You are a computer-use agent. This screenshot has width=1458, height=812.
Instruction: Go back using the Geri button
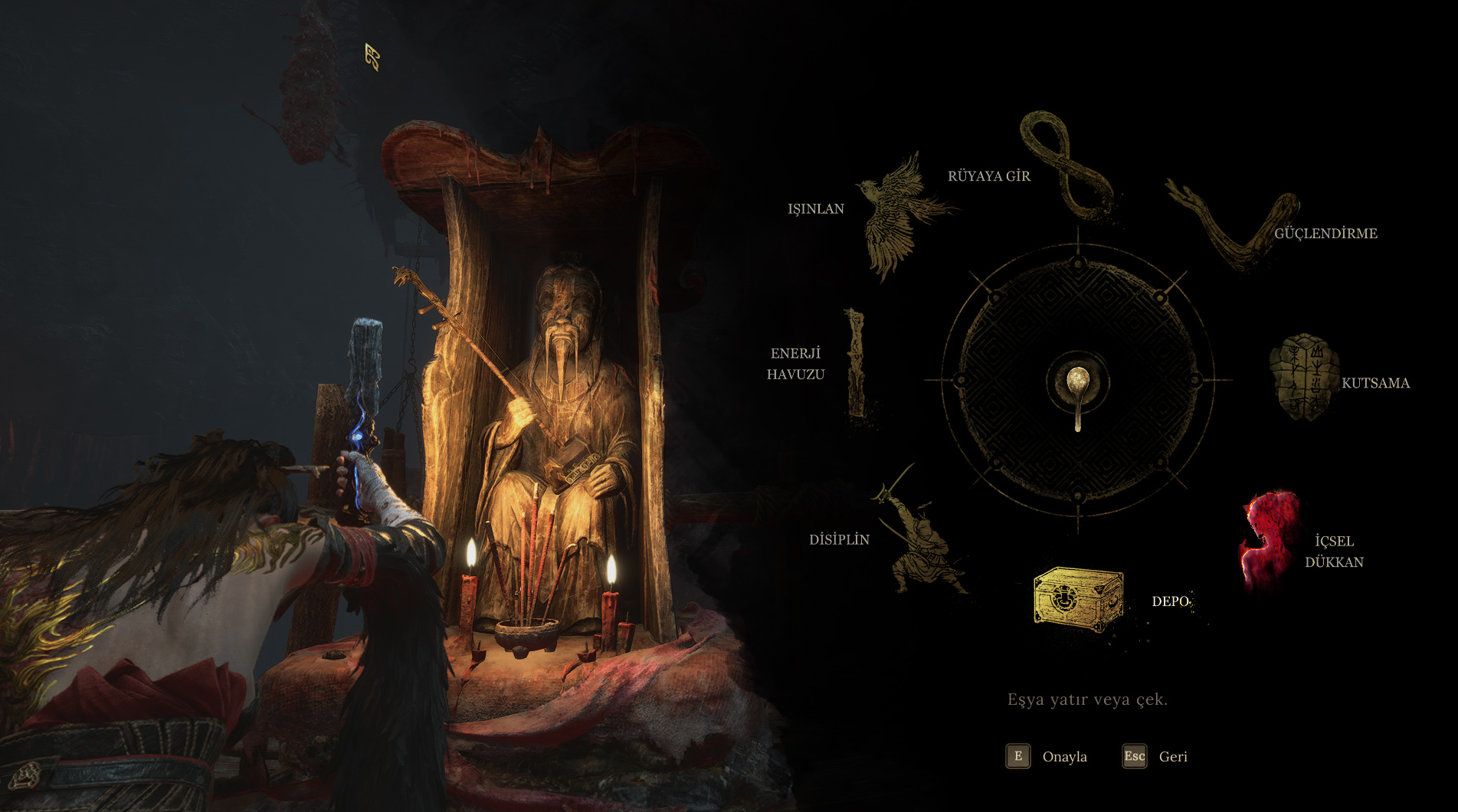tap(1155, 757)
